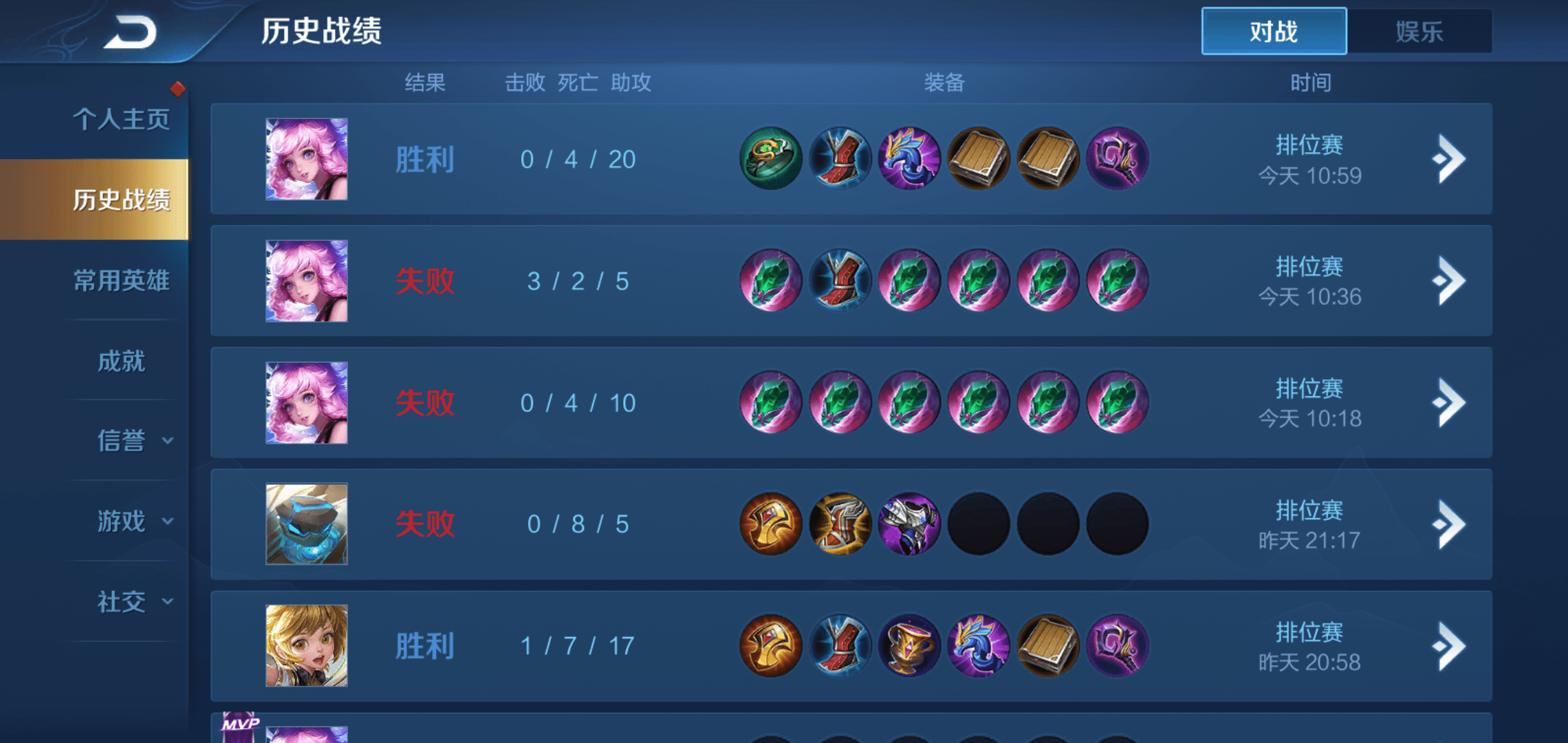Select the golden trophy item icon in the bottom match
This screenshot has height=743, width=1568.
[x=911, y=645]
